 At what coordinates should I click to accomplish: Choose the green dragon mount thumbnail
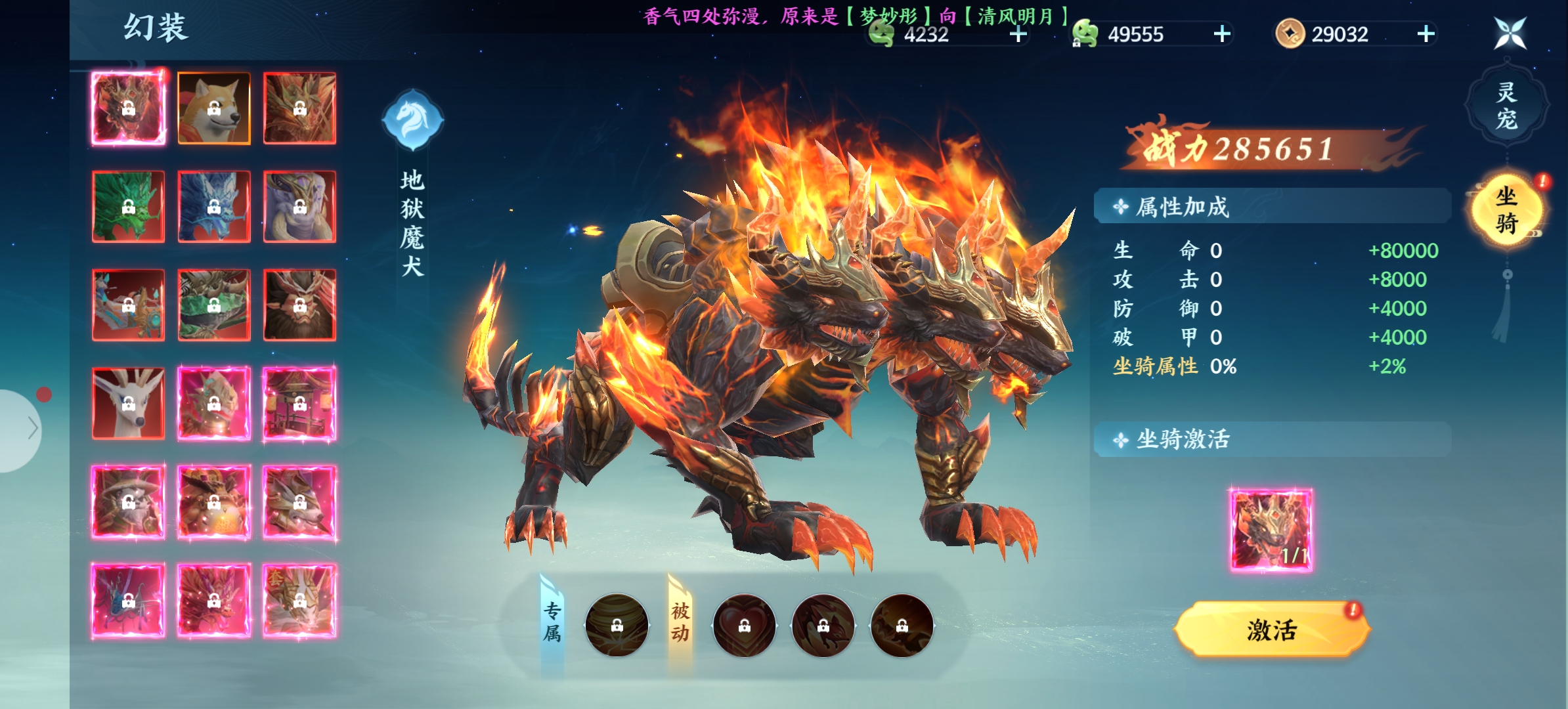point(129,207)
